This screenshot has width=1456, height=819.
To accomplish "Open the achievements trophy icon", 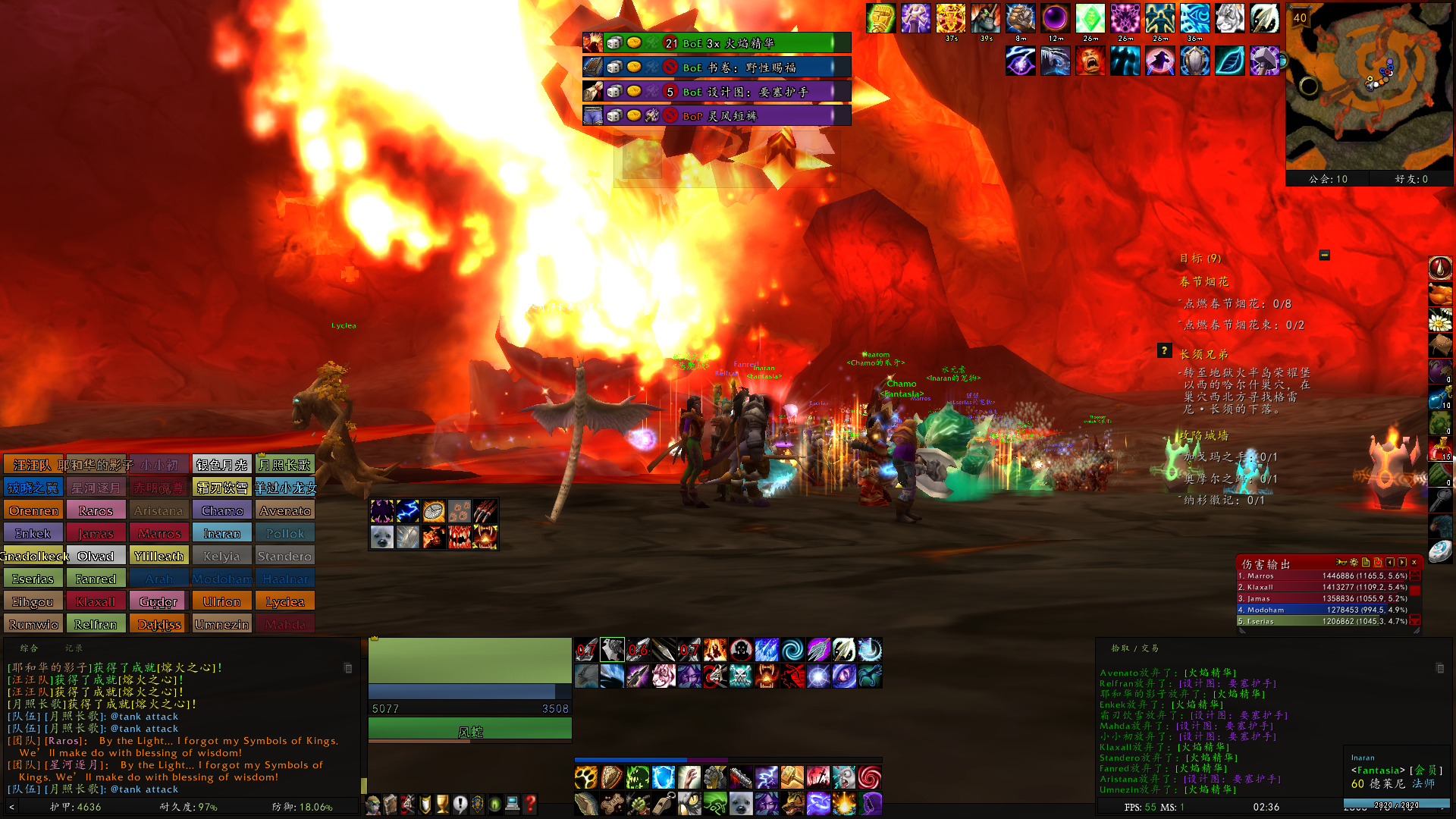I will [x=442, y=804].
